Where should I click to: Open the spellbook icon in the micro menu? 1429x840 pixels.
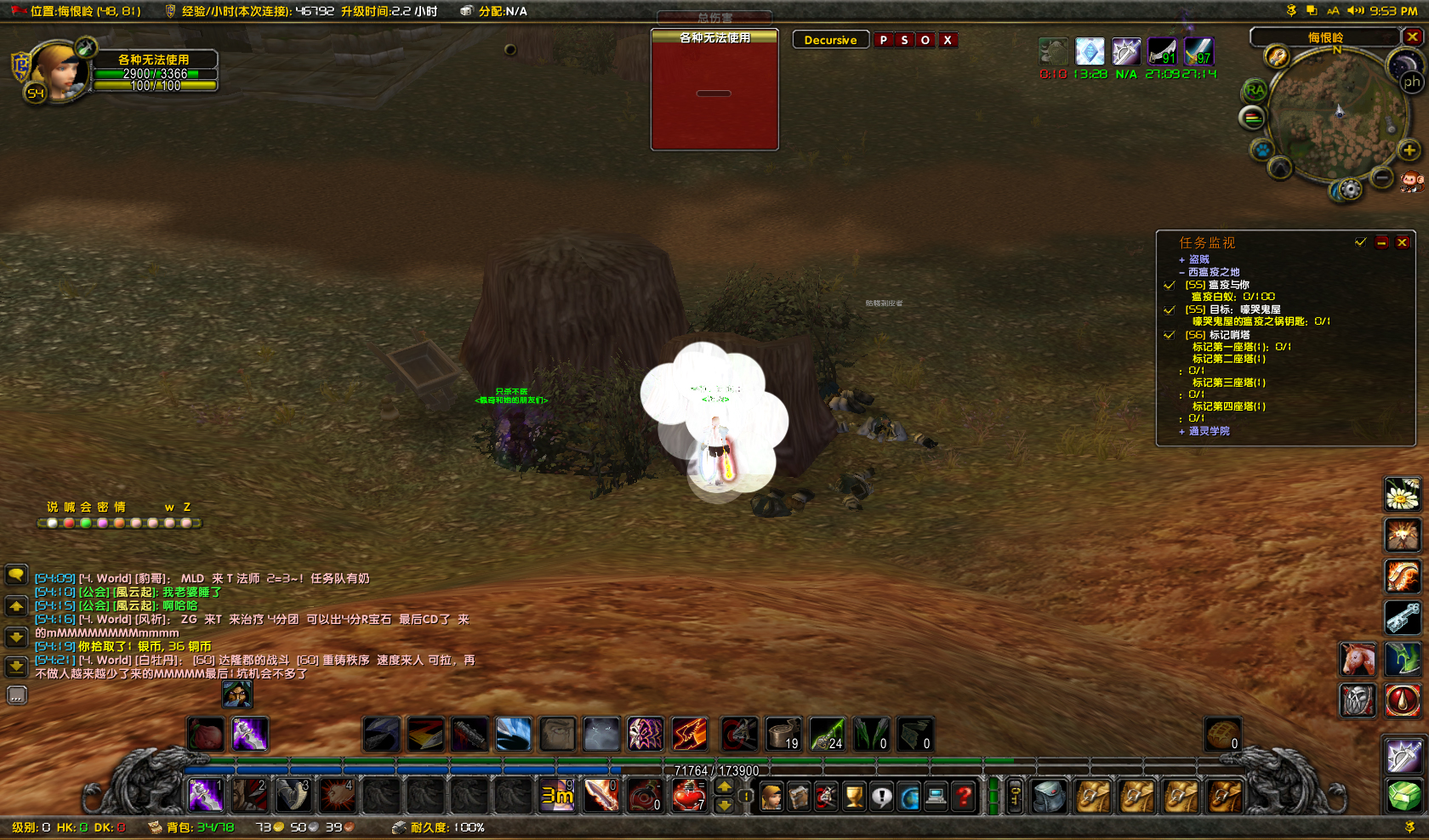[799, 795]
